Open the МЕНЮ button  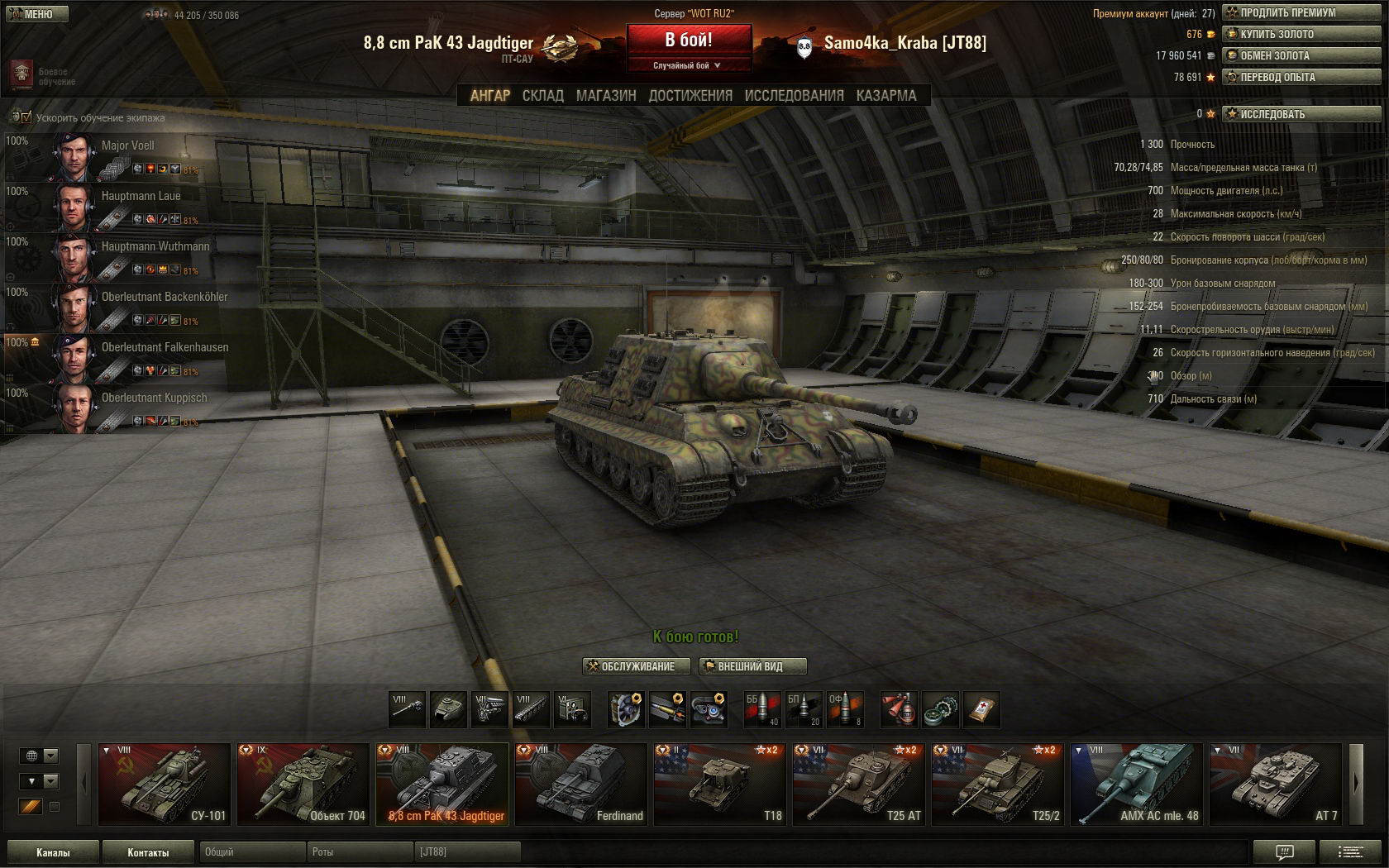pos(35,14)
